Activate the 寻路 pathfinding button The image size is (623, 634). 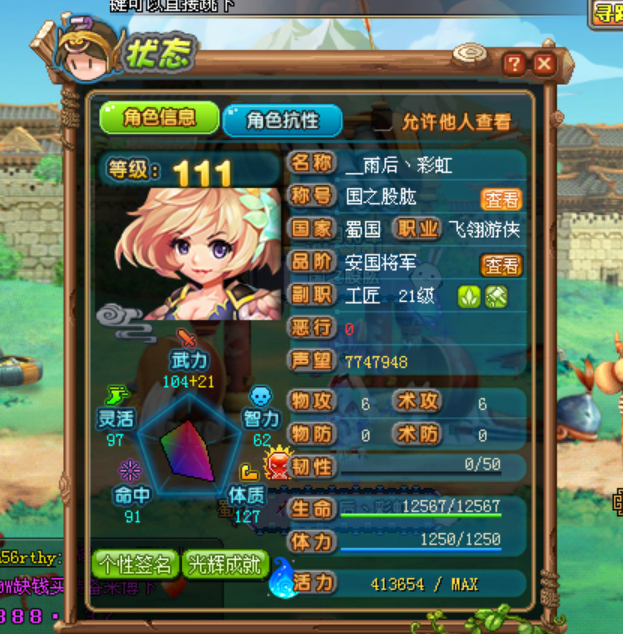click(606, 13)
